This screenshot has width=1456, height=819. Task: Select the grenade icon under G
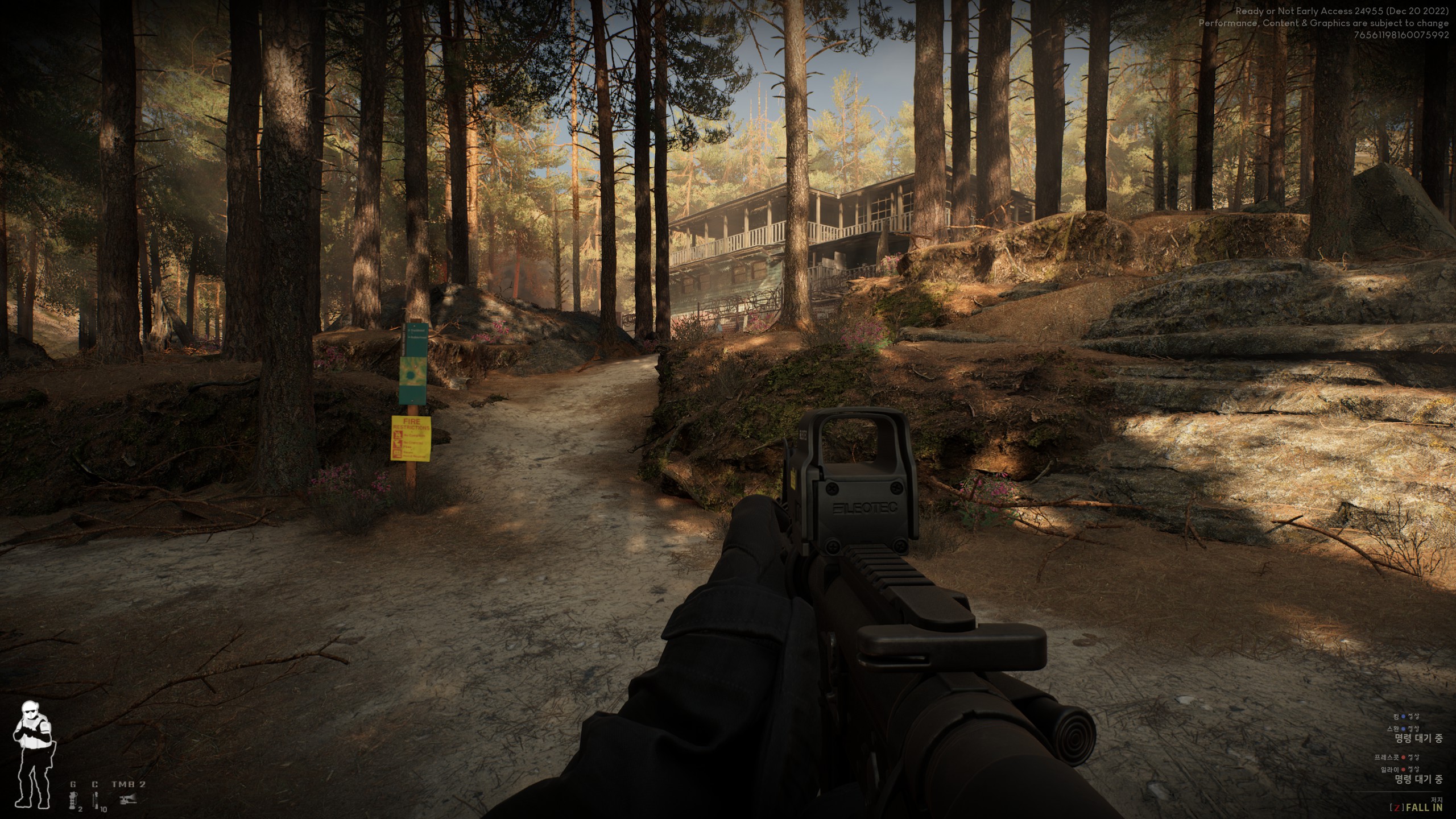73,800
